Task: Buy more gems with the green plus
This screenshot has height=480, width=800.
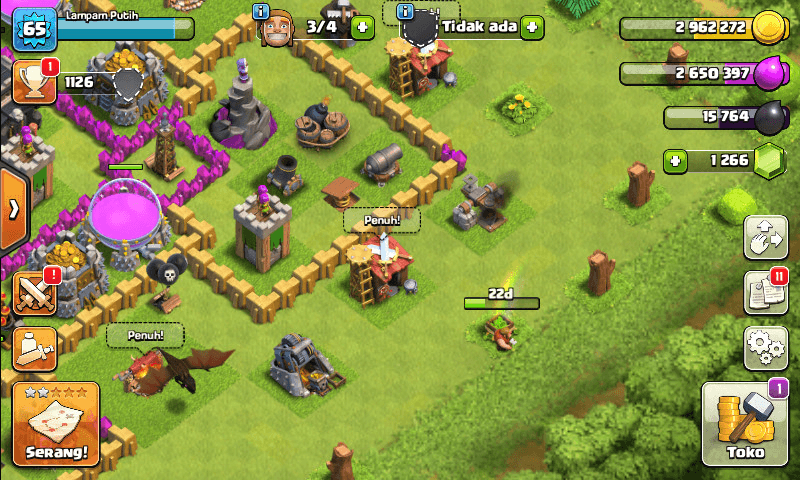Action: tap(677, 160)
